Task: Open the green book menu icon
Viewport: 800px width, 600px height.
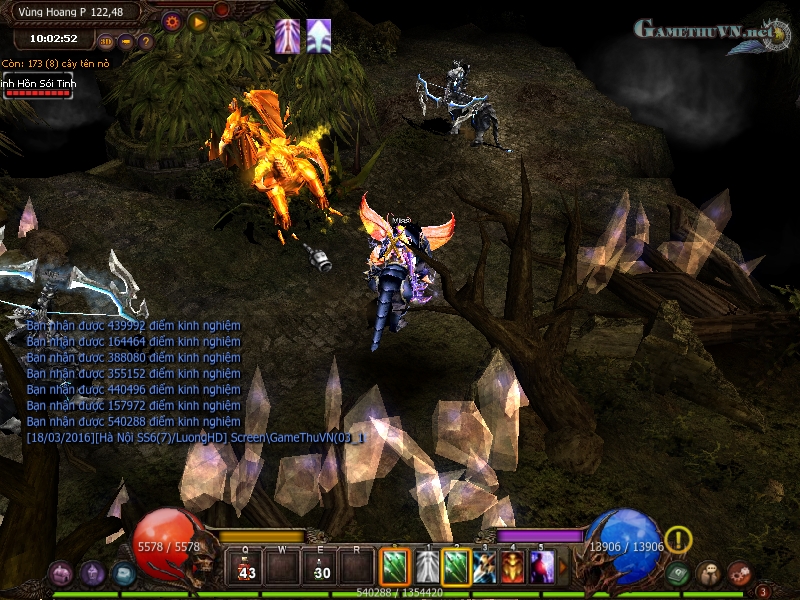Action: (x=678, y=573)
